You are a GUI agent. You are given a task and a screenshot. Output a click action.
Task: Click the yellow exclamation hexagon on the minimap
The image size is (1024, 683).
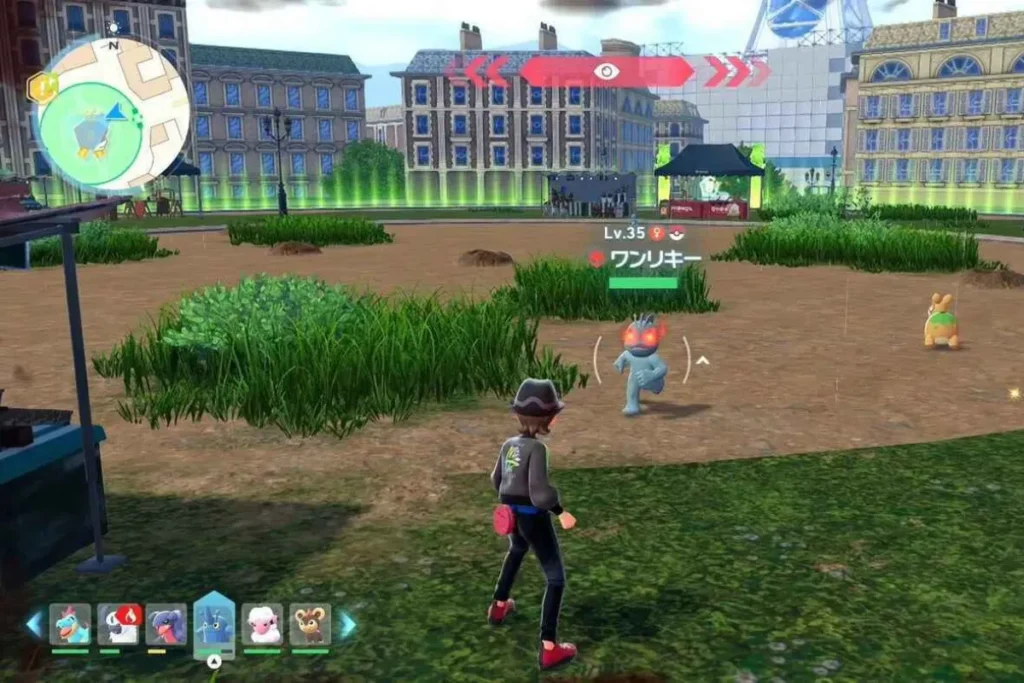coord(42,88)
